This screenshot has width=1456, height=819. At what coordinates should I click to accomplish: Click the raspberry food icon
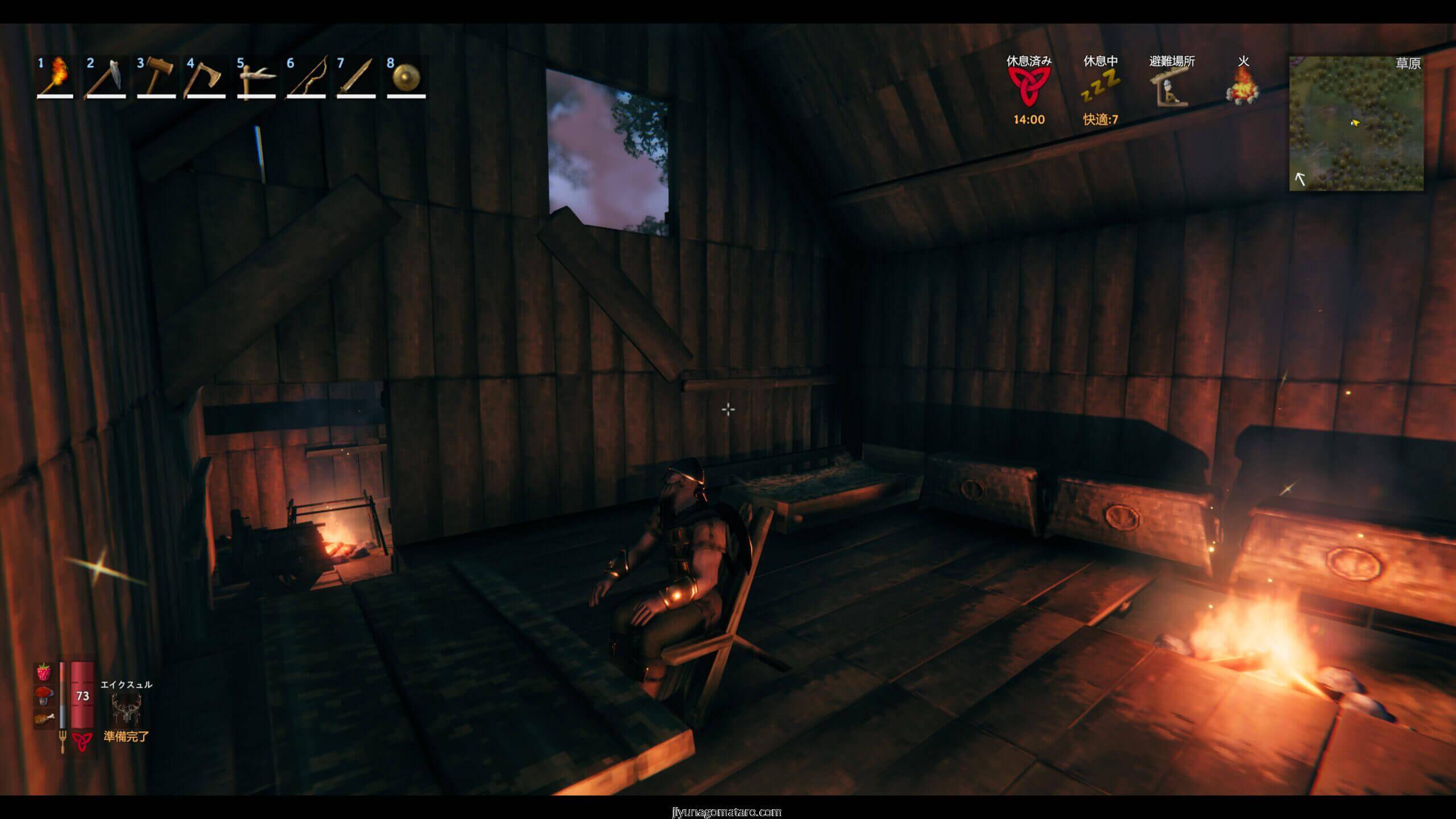[x=44, y=673]
